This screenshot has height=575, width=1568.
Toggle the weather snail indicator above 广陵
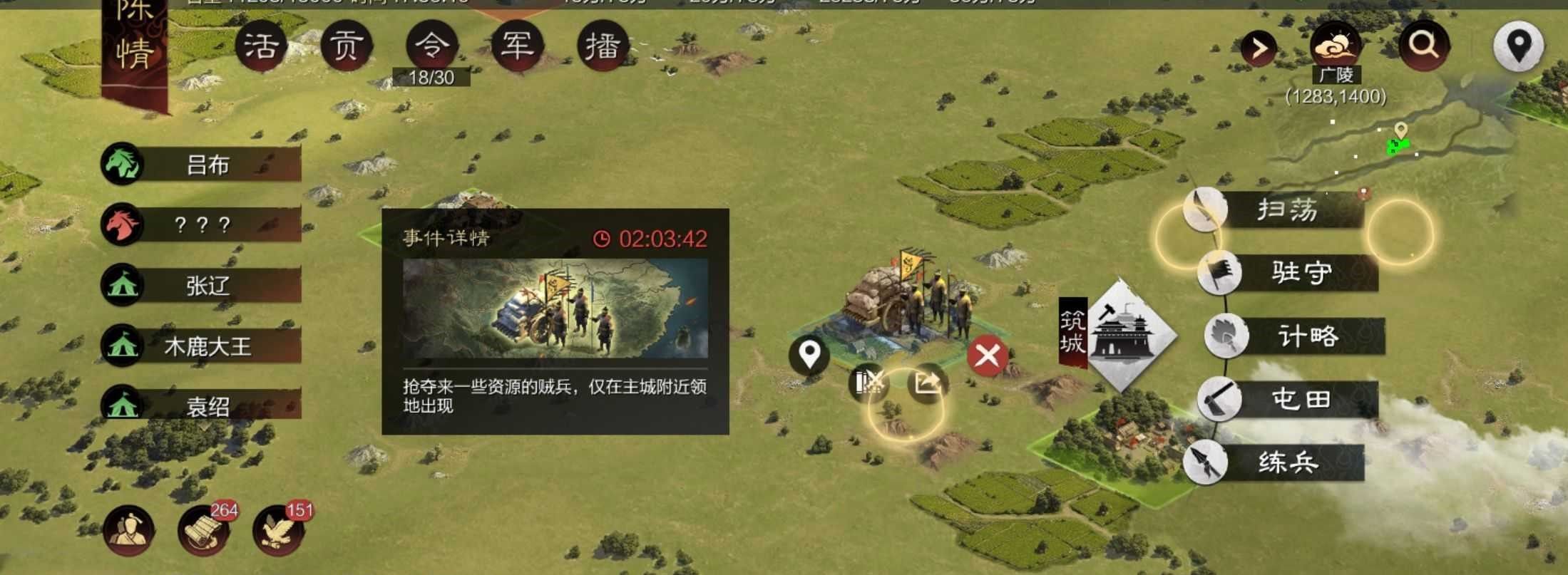click(x=1338, y=46)
